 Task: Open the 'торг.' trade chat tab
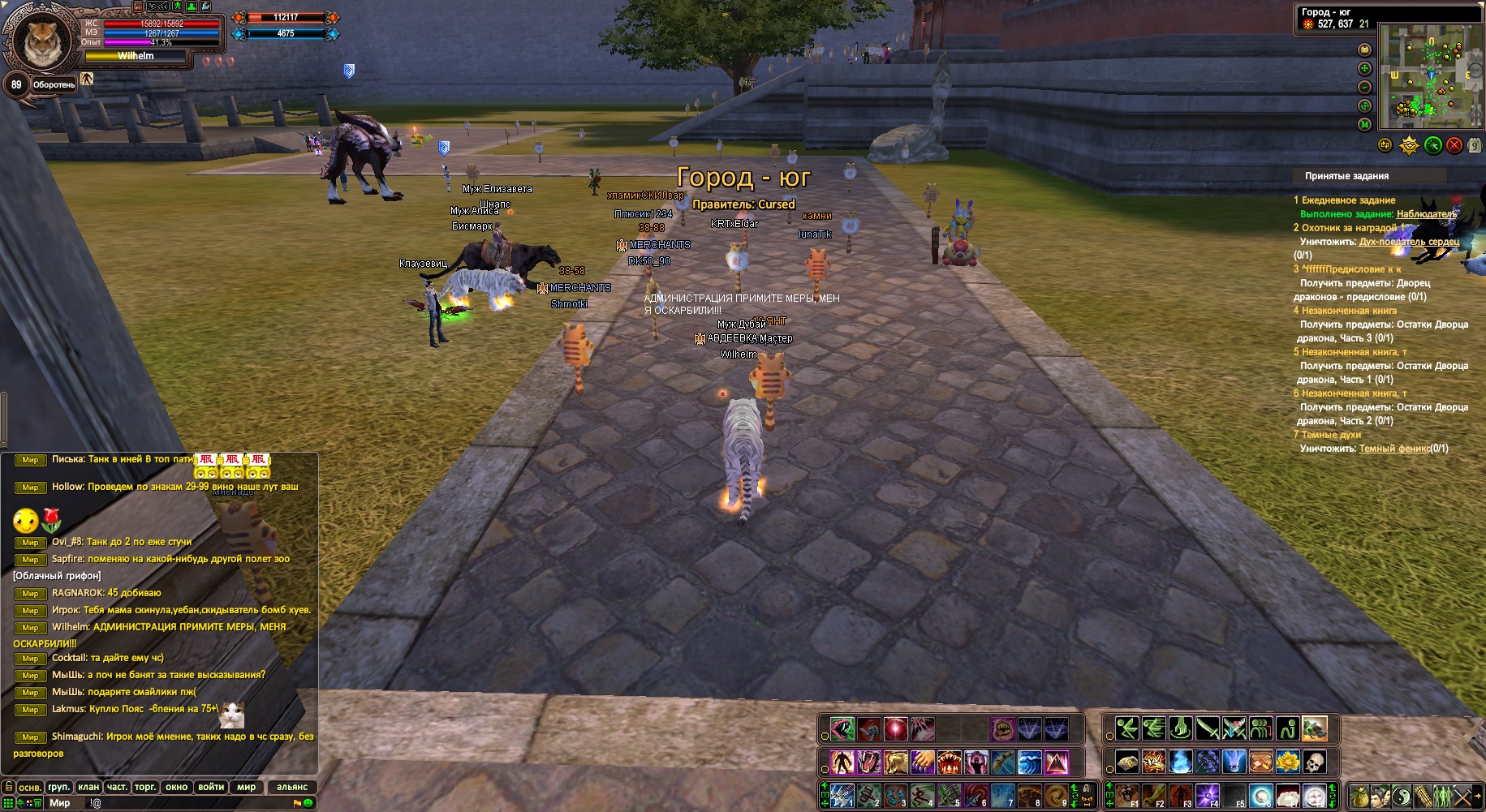click(145, 787)
